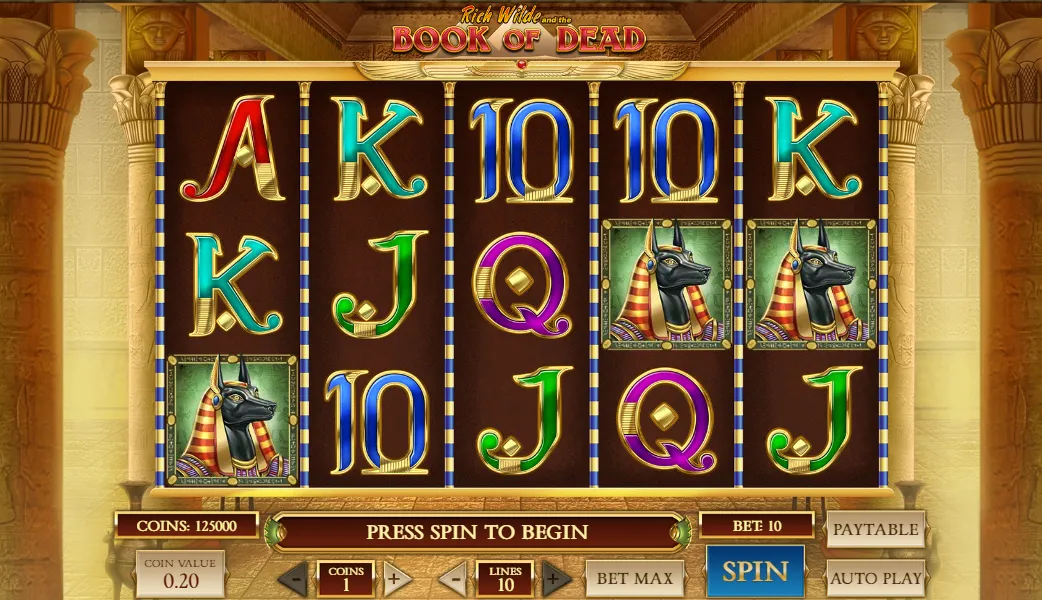Reduce the number of lines
Screen dimensions: 1042x600
[x=453, y=578]
